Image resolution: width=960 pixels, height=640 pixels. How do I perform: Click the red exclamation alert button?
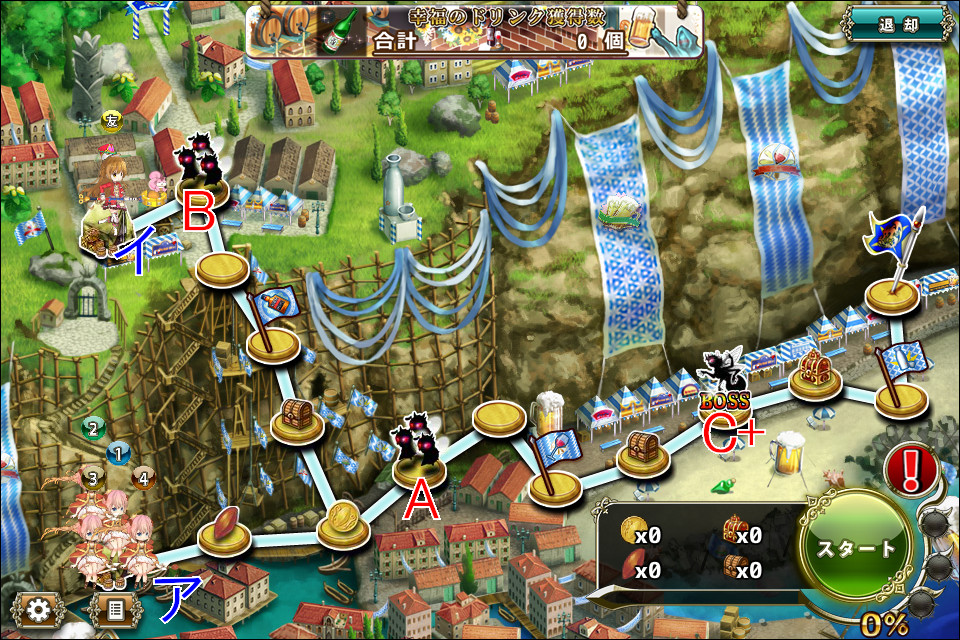coord(917,468)
